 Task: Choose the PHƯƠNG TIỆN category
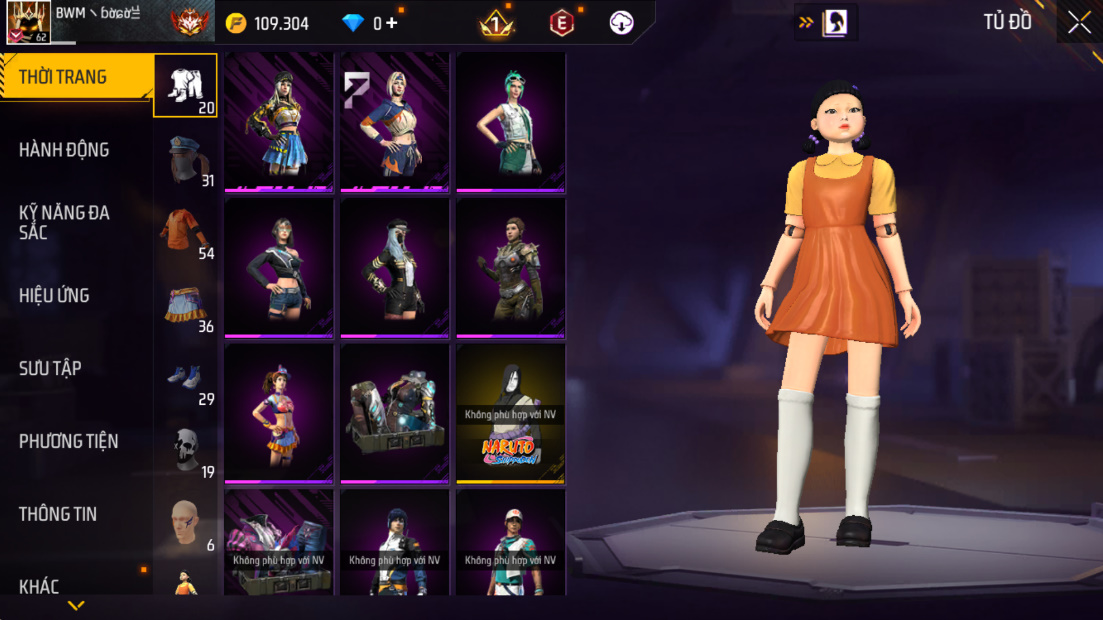coord(68,441)
